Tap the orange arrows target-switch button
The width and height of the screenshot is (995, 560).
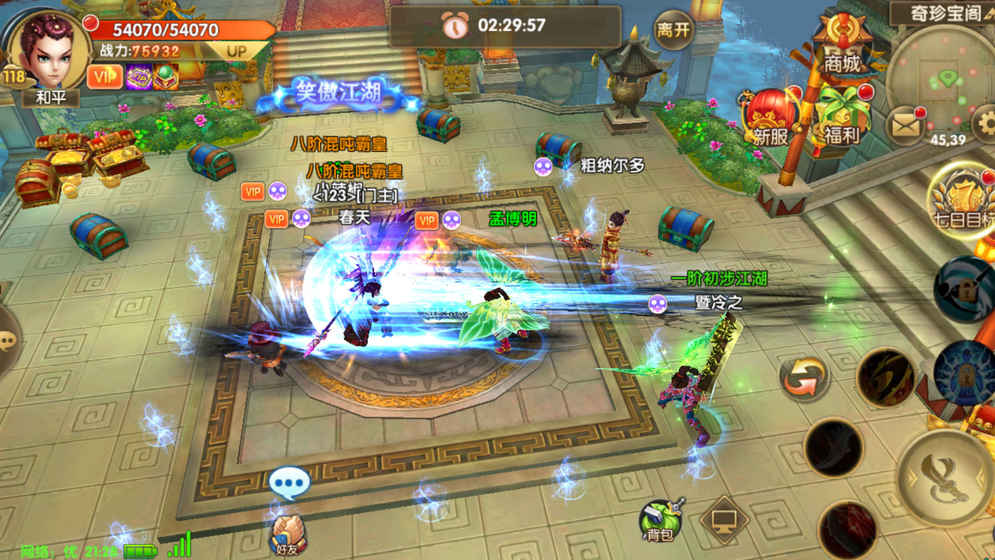click(x=805, y=378)
